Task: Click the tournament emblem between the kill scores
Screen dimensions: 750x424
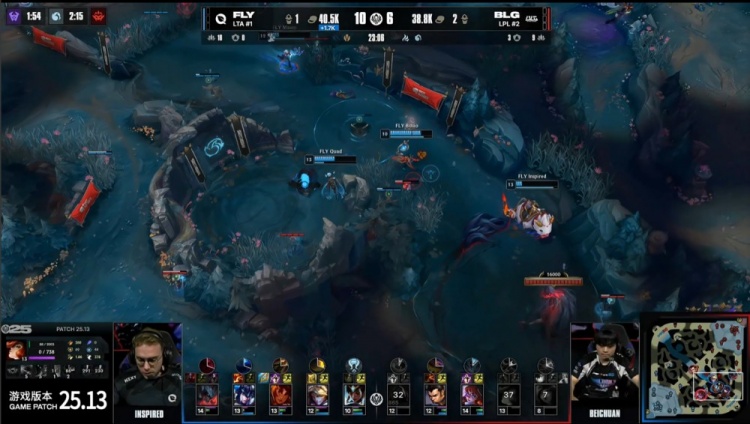Action: tap(374, 18)
